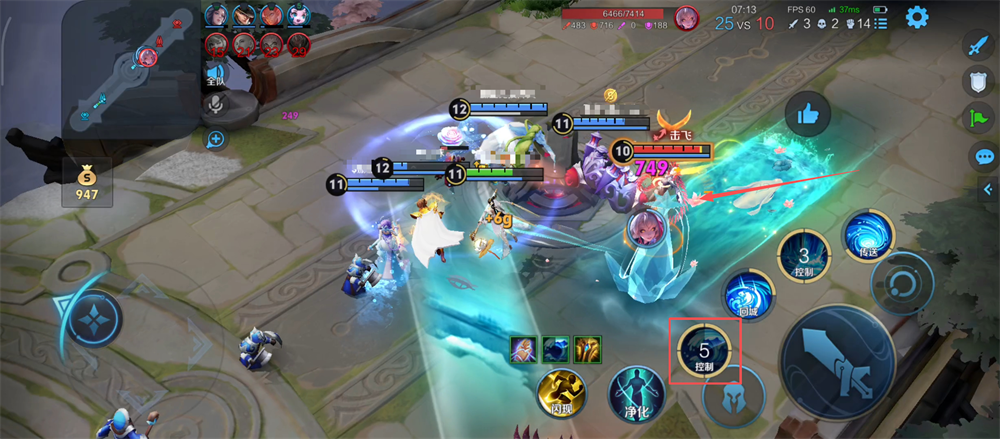Screen dimensions: 1000x439
Task: Toggle the 全队 team voice speaker
Action: click(215, 76)
